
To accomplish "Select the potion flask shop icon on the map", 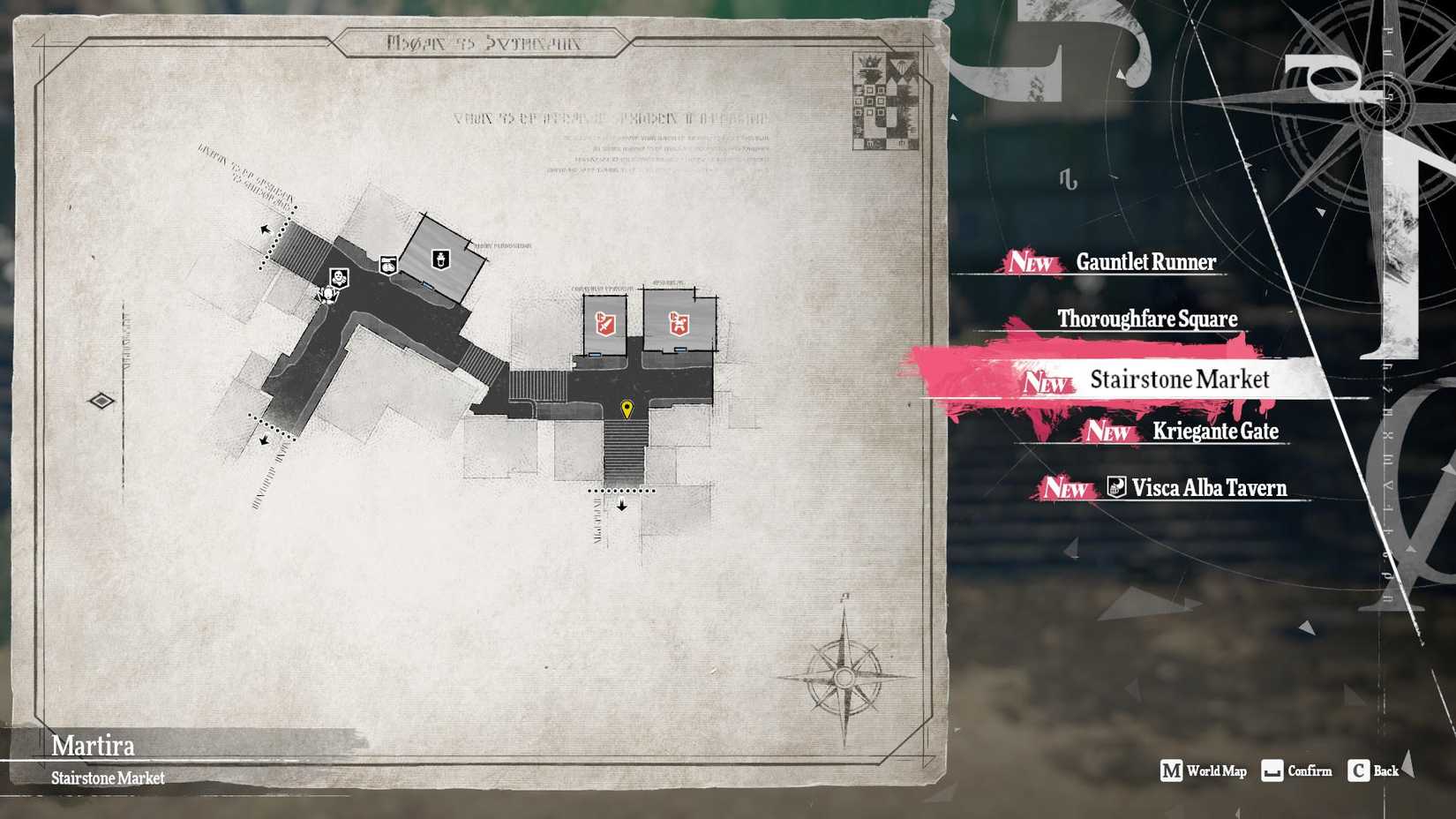I will [440, 260].
